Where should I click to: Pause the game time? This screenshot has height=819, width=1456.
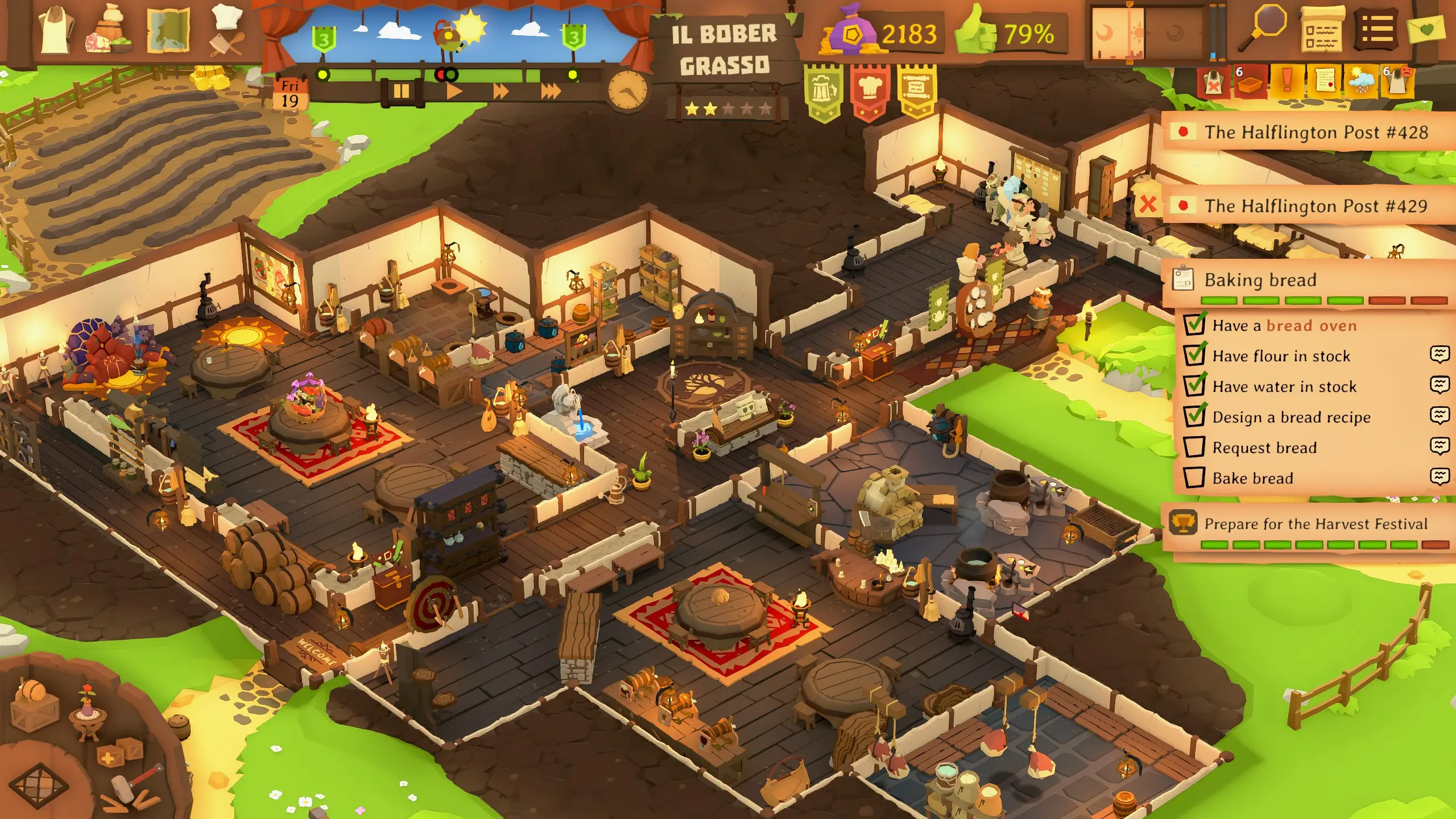coord(402,91)
